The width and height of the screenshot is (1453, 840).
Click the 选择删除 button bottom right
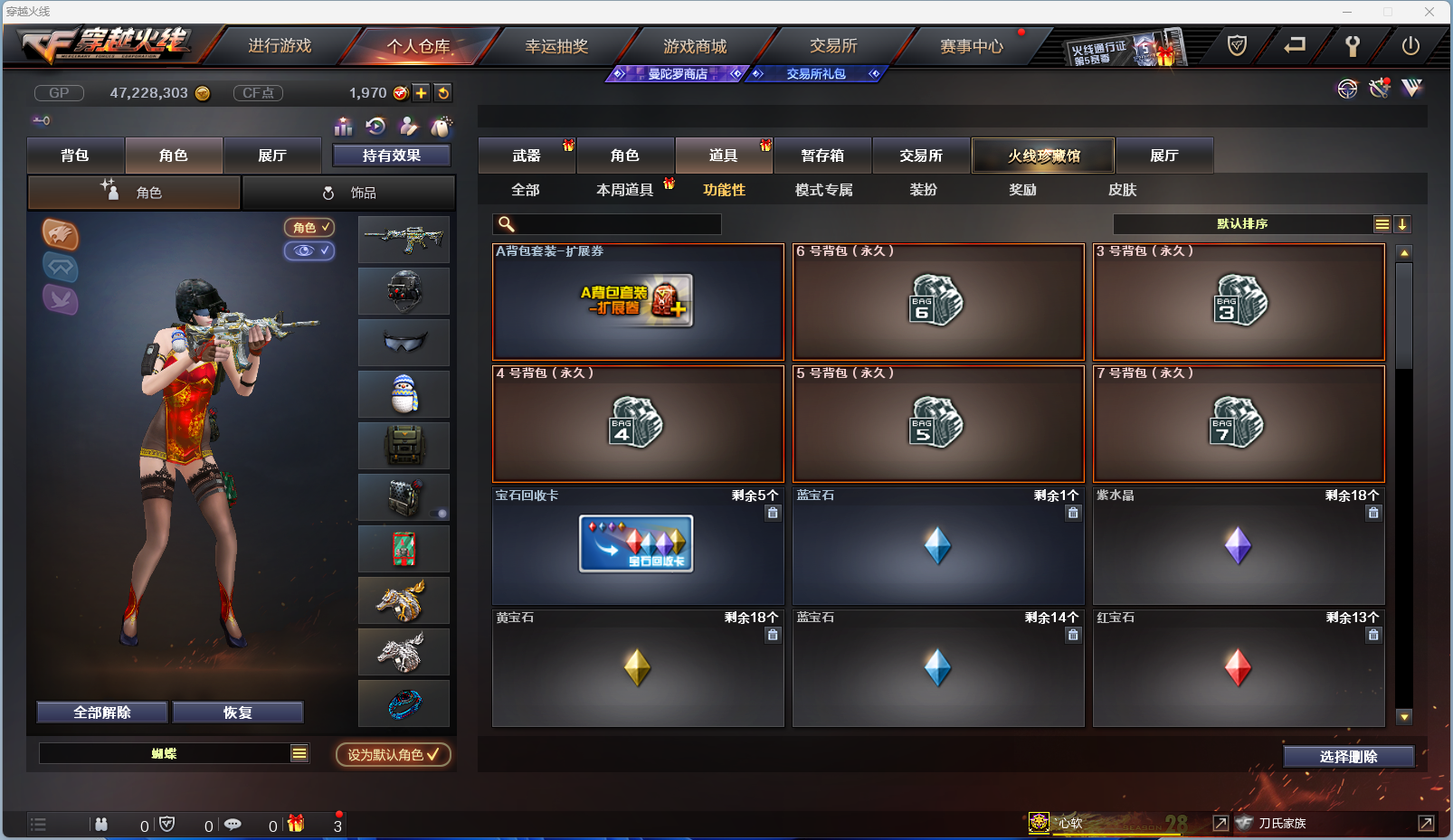click(x=1350, y=756)
